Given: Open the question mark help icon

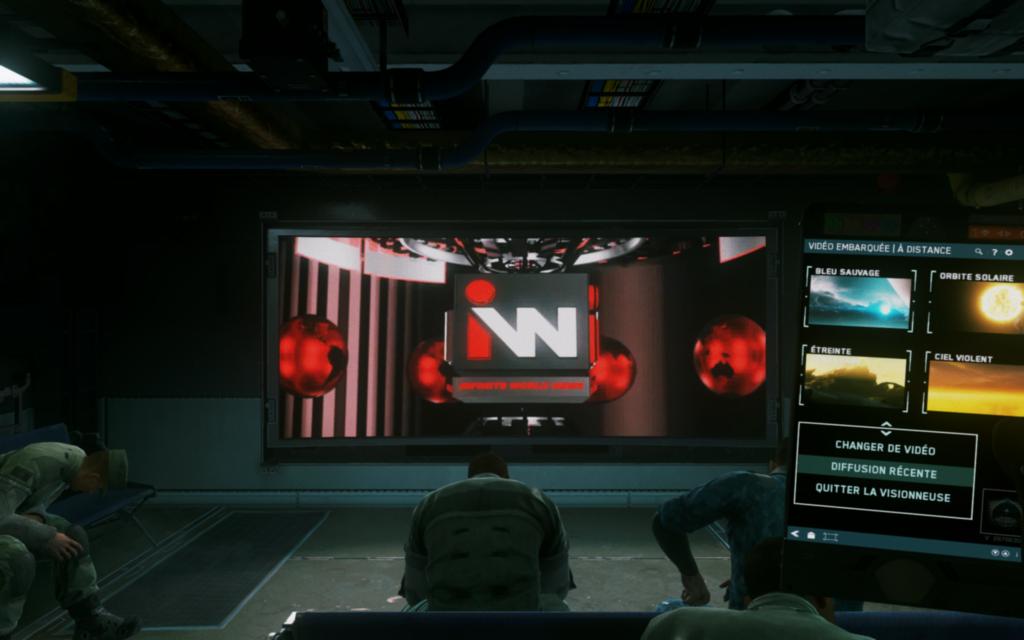Looking at the screenshot, I should coord(994,252).
